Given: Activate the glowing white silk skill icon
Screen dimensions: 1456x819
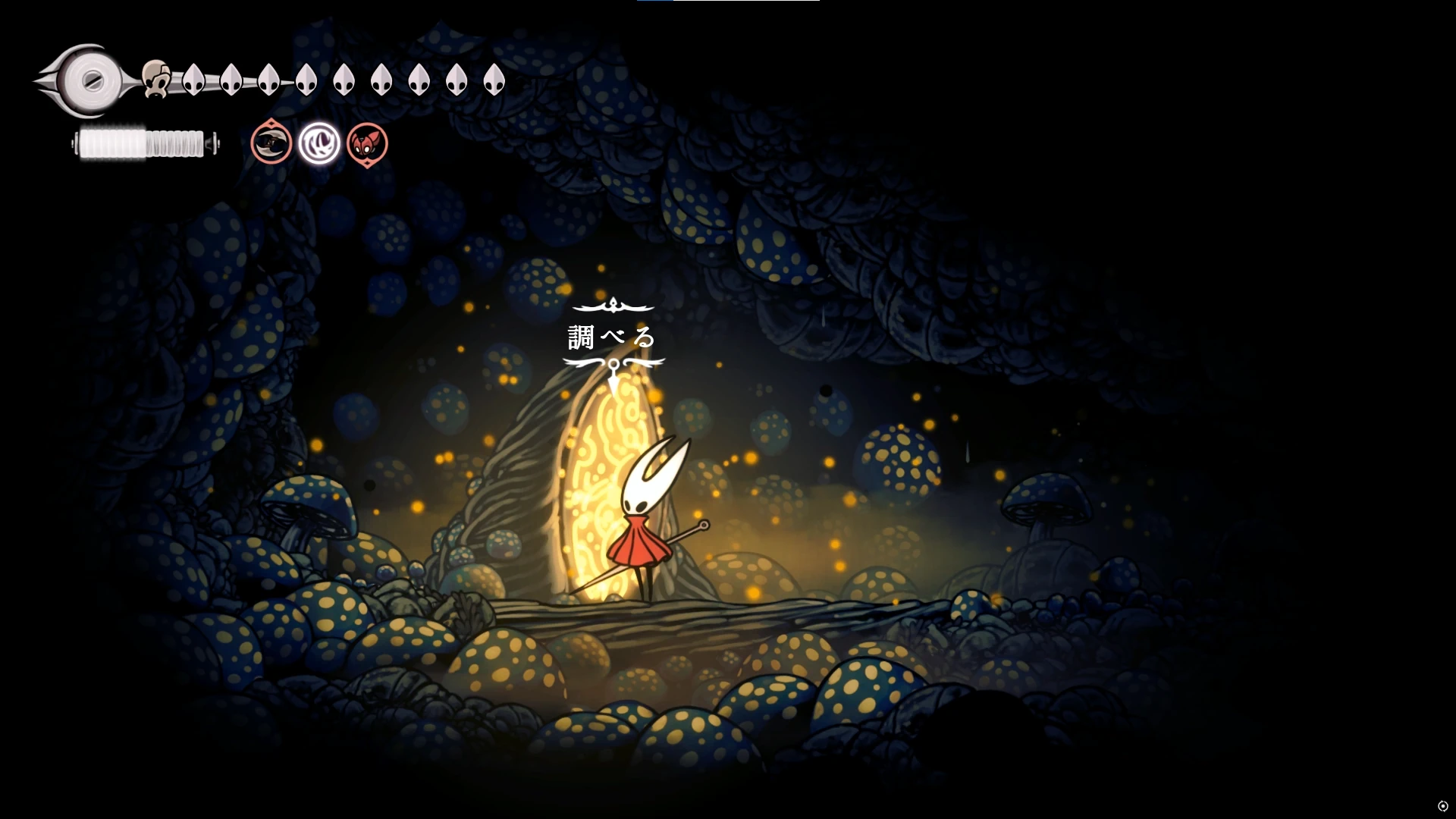Looking at the screenshot, I should [318, 143].
